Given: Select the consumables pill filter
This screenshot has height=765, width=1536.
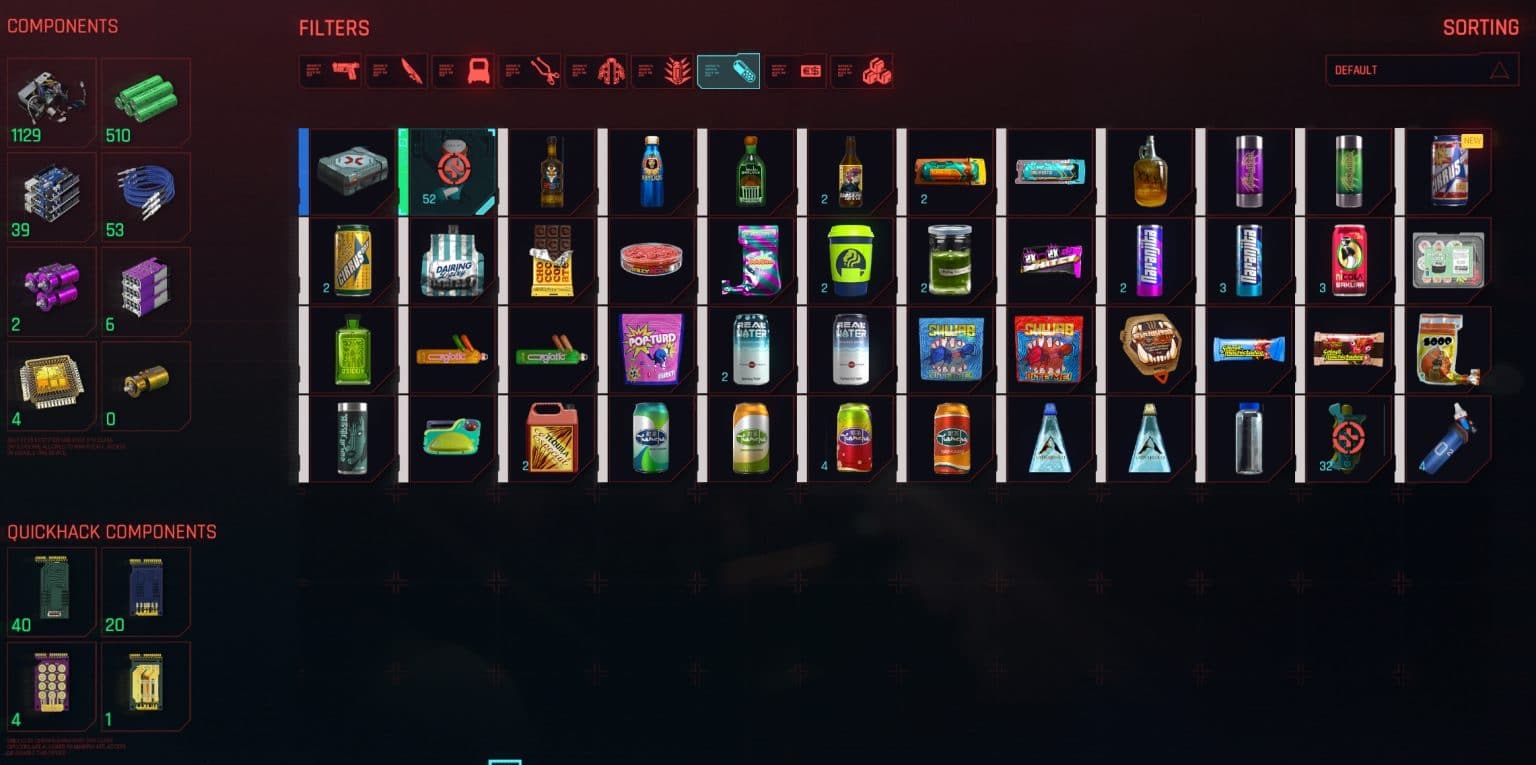Looking at the screenshot, I should (x=728, y=70).
